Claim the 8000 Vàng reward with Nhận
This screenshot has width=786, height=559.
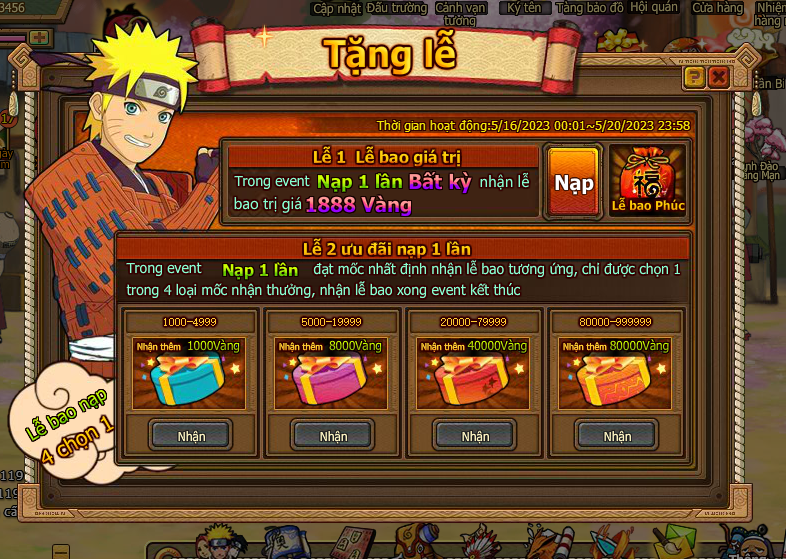tap(333, 436)
